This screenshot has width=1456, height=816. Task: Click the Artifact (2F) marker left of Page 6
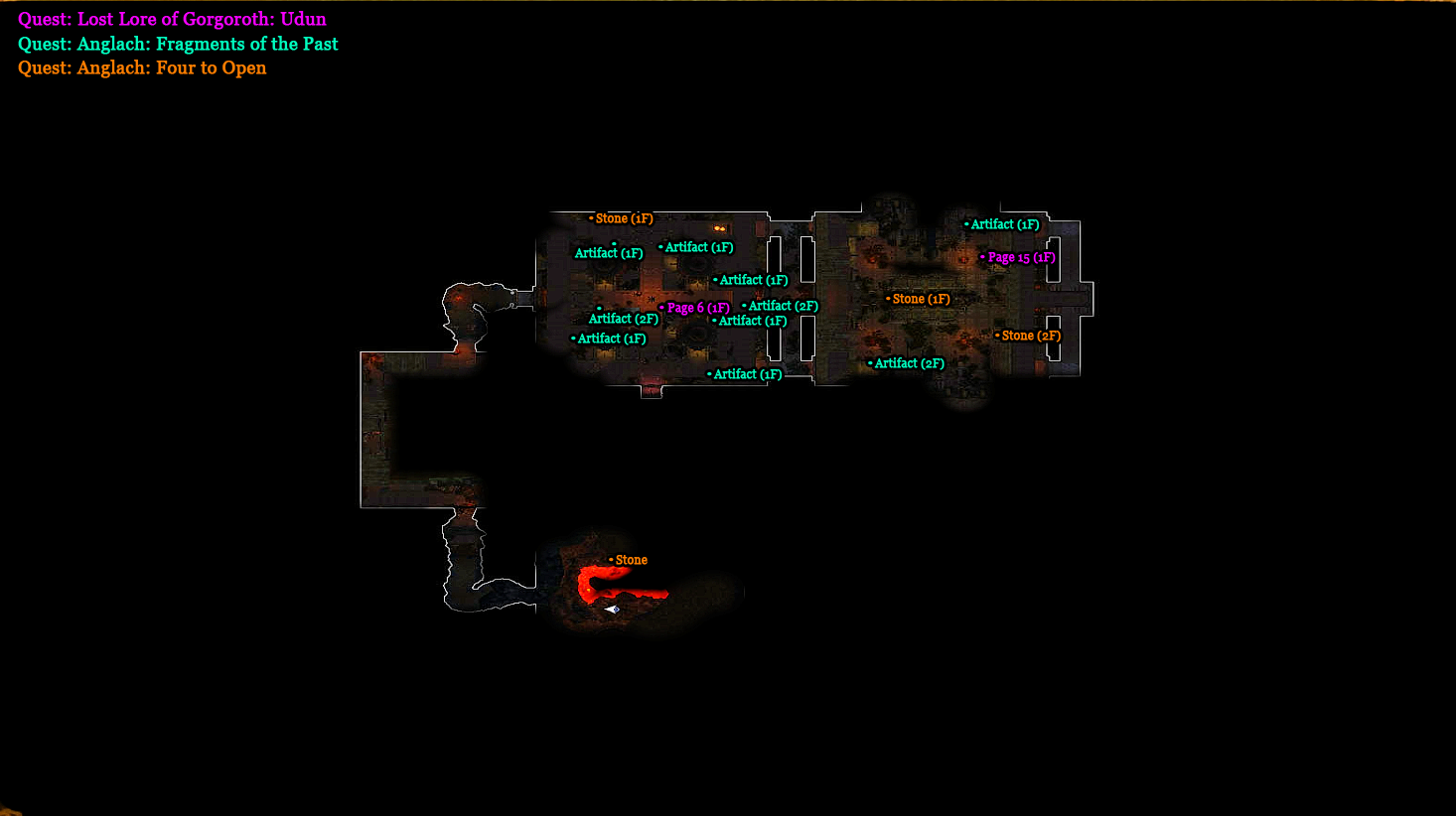click(x=623, y=318)
